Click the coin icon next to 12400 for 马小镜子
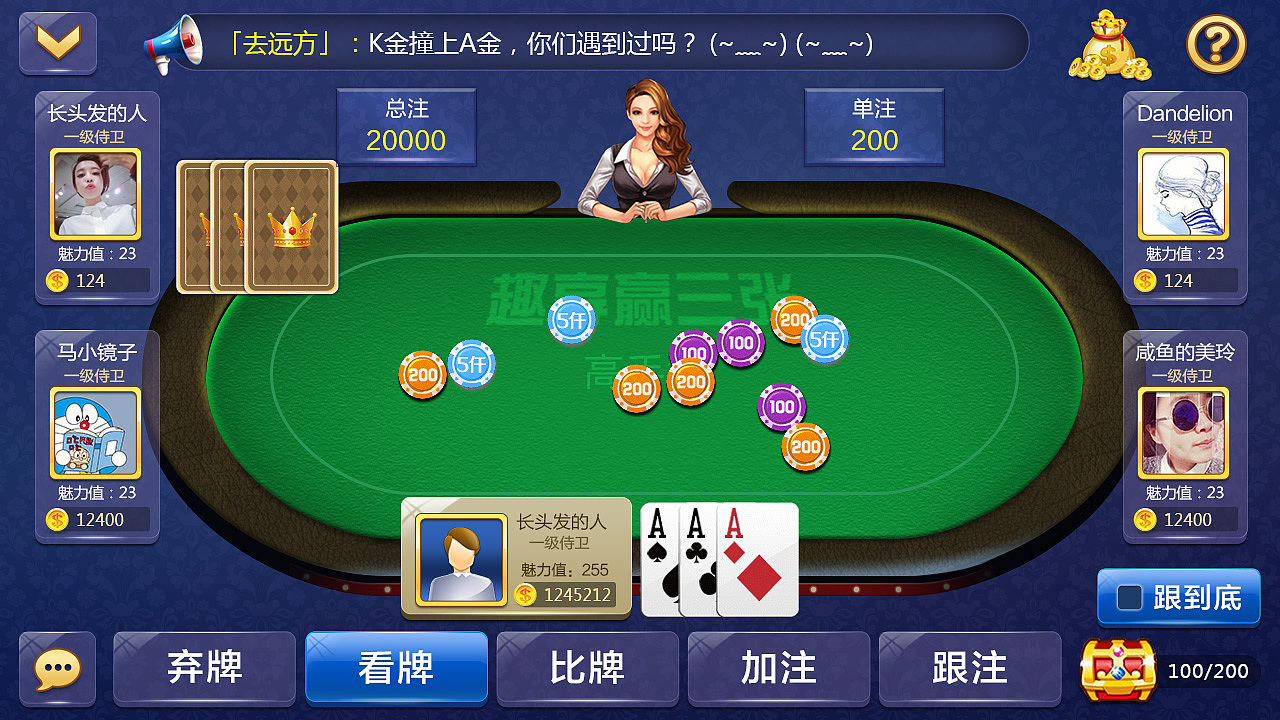The image size is (1280, 720). click(x=55, y=519)
